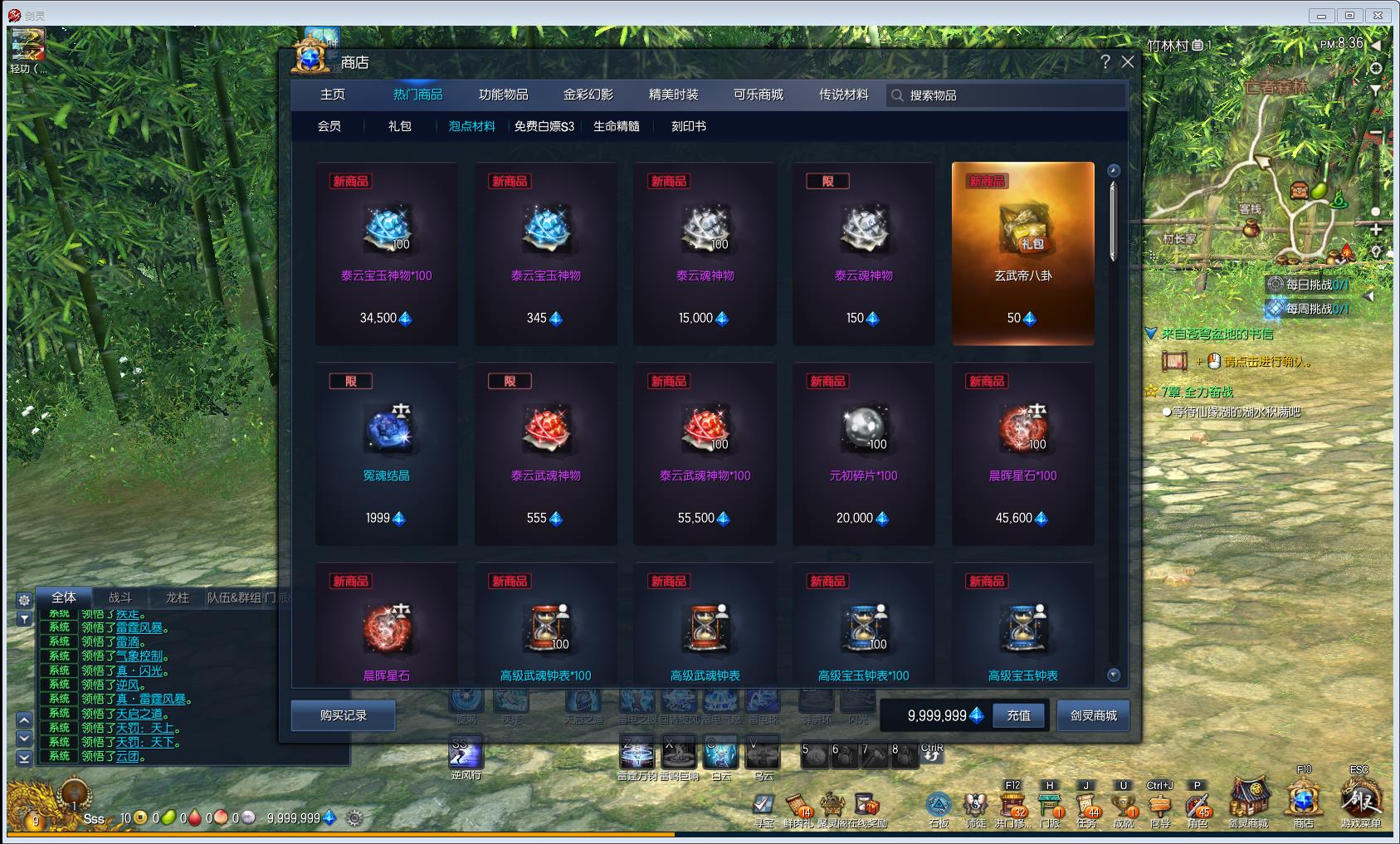Switch chat to the 战斗 tab
Screen dimensions: 1400x844
coord(120,598)
